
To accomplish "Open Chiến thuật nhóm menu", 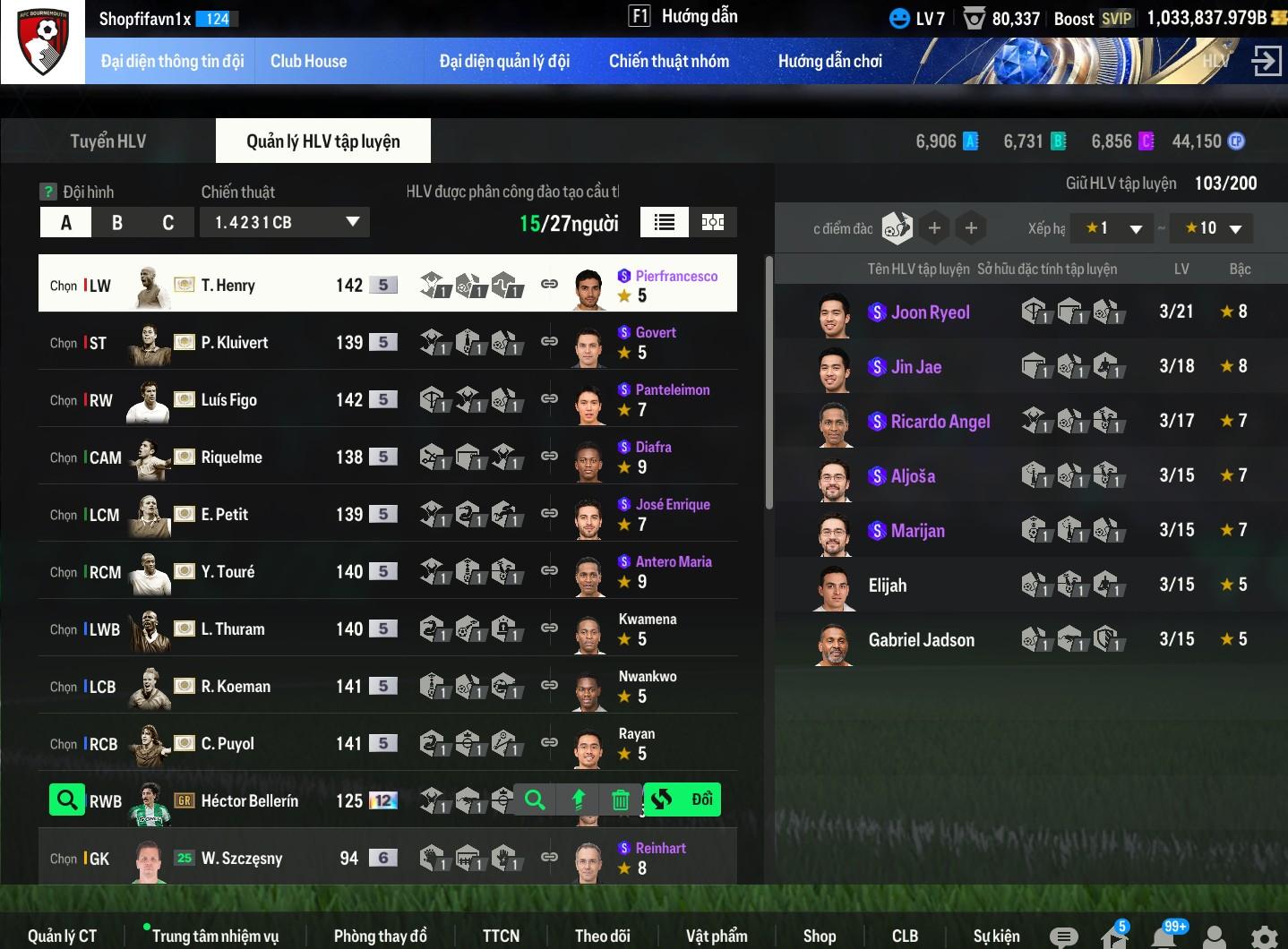I will [668, 61].
